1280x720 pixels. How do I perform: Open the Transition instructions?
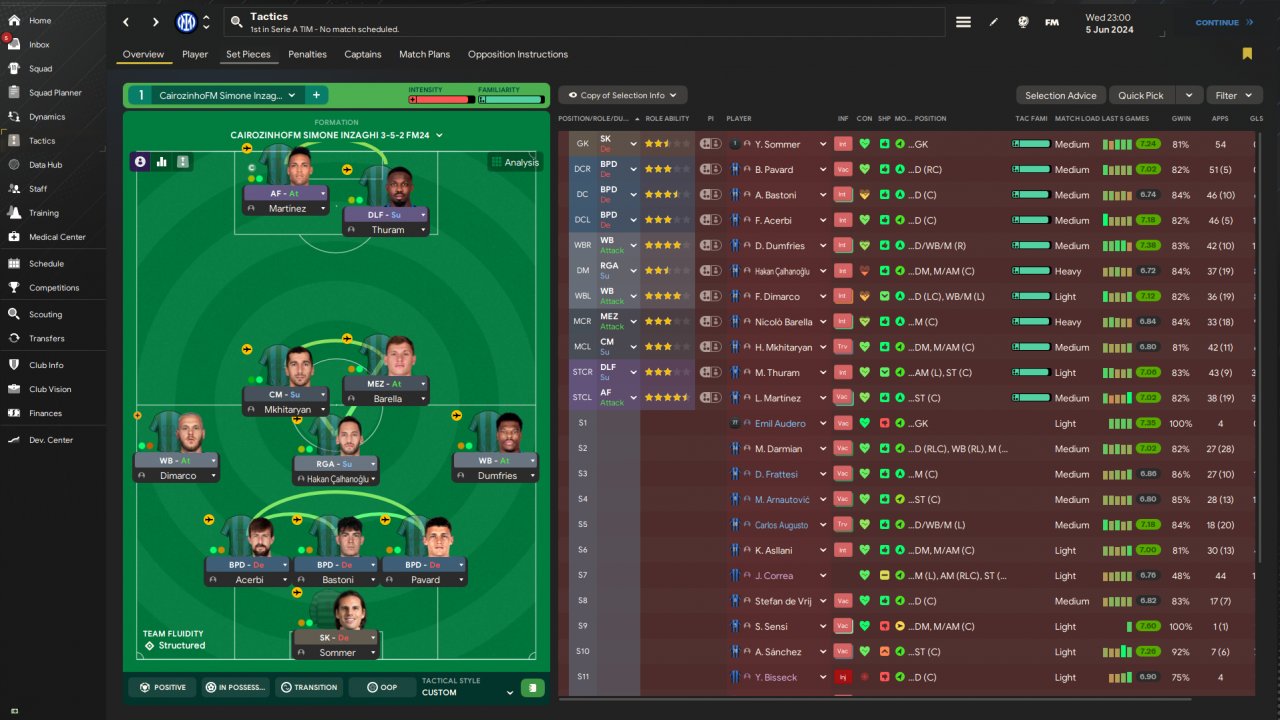(309, 687)
